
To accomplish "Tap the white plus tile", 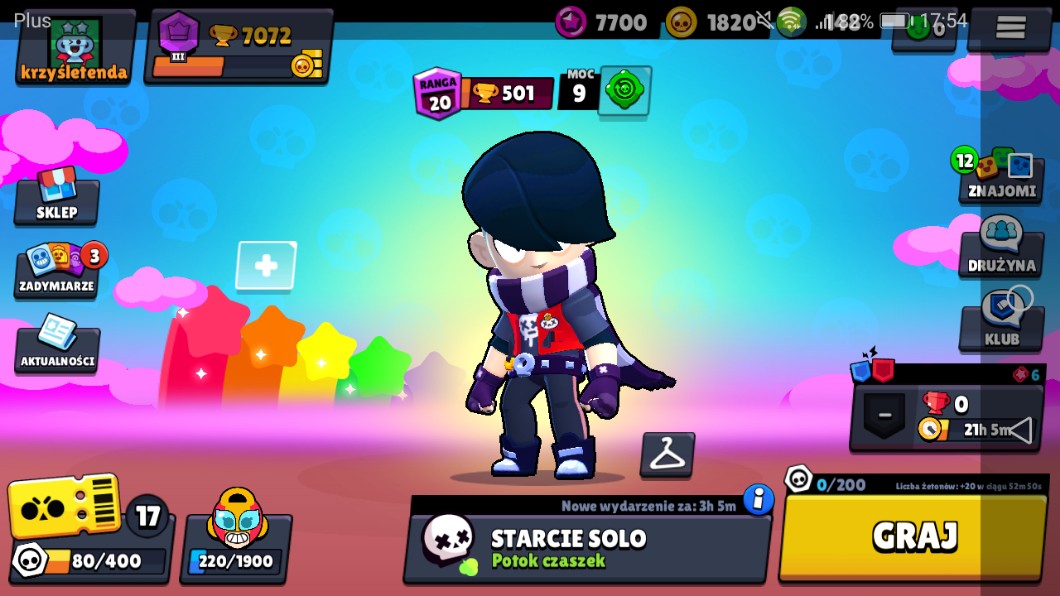I will (266, 266).
